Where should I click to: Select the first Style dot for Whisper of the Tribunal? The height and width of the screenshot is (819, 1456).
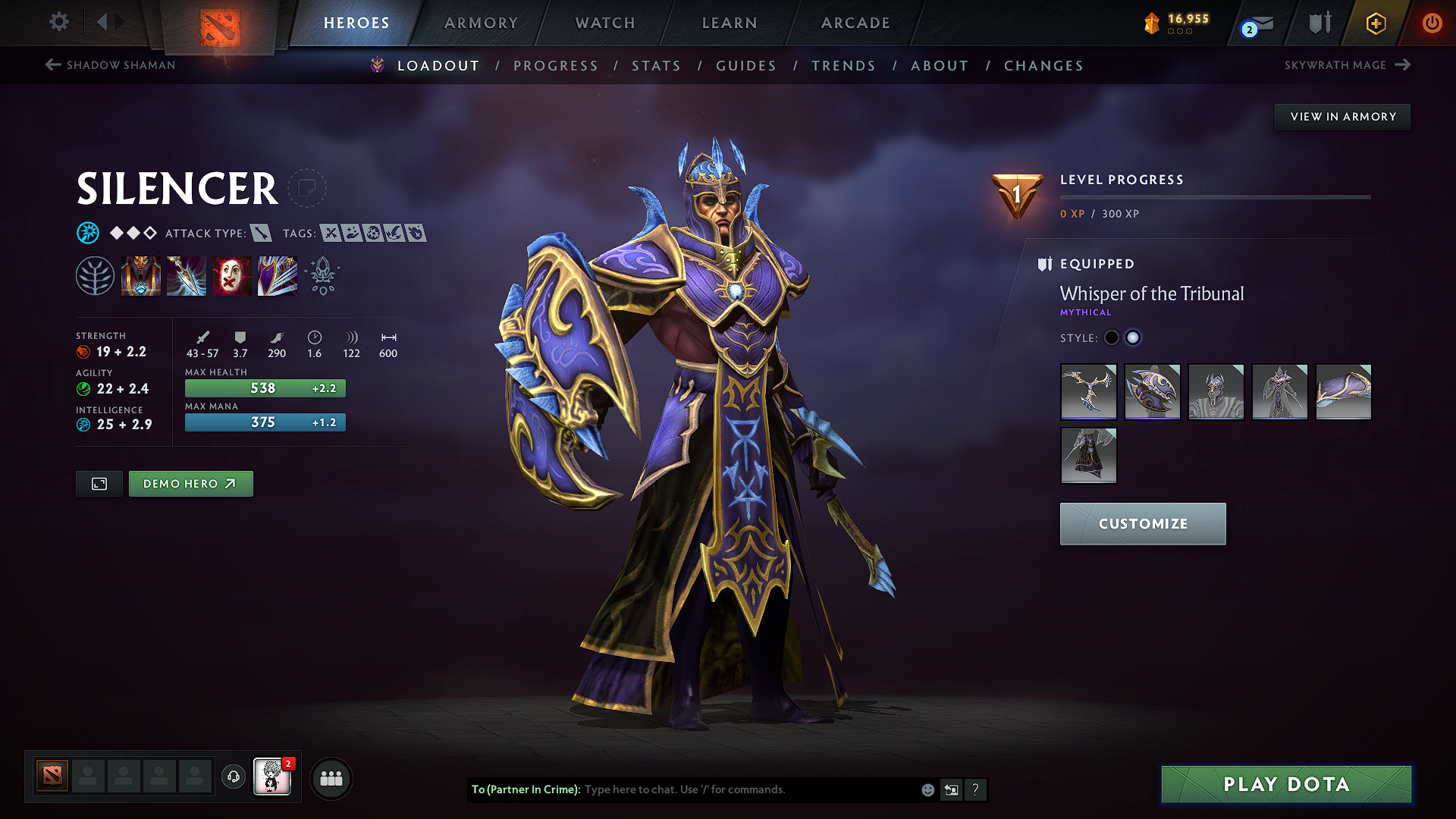coord(1112,337)
